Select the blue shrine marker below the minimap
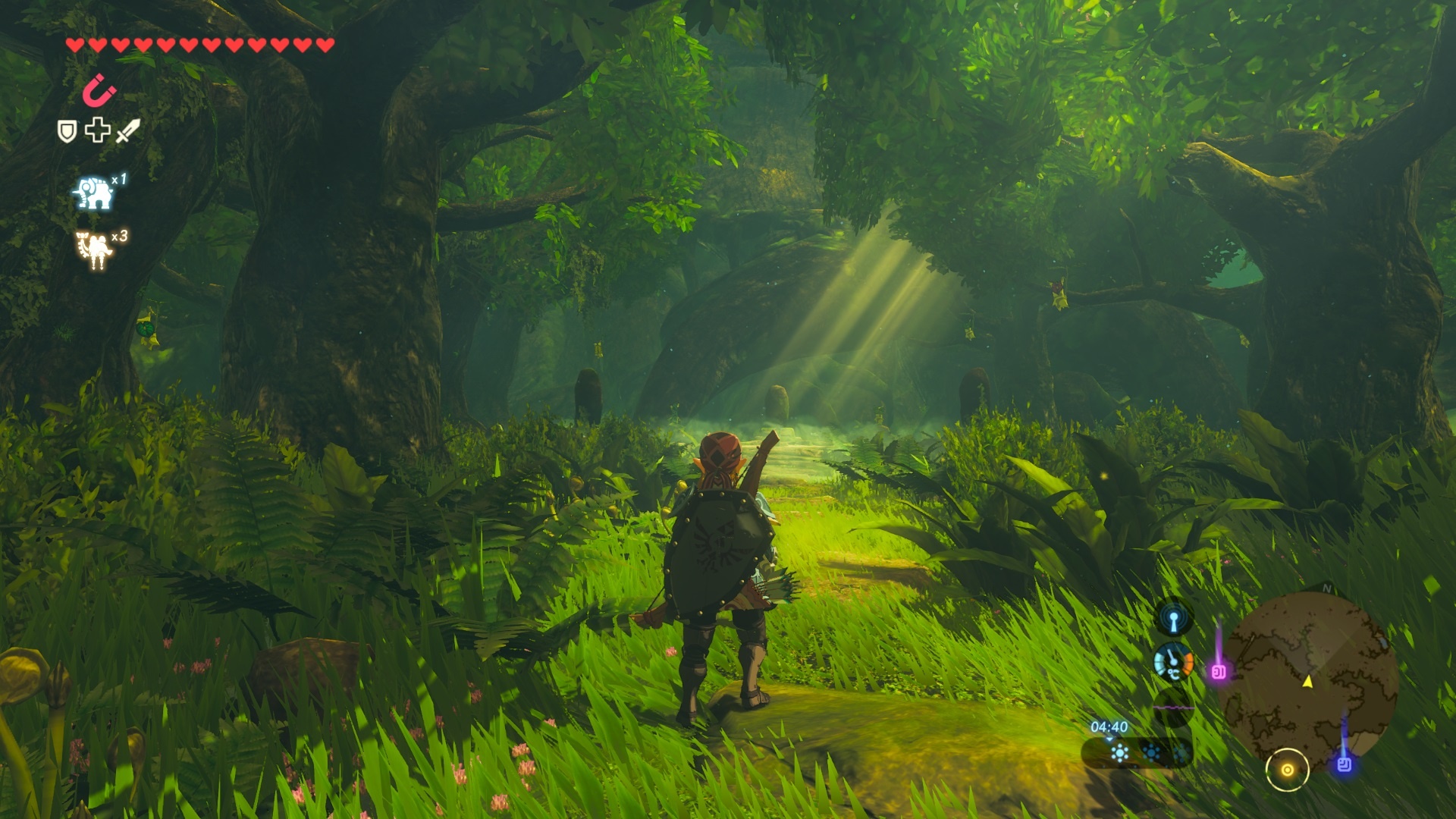This screenshot has height=819, width=1456. click(1345, 764)
